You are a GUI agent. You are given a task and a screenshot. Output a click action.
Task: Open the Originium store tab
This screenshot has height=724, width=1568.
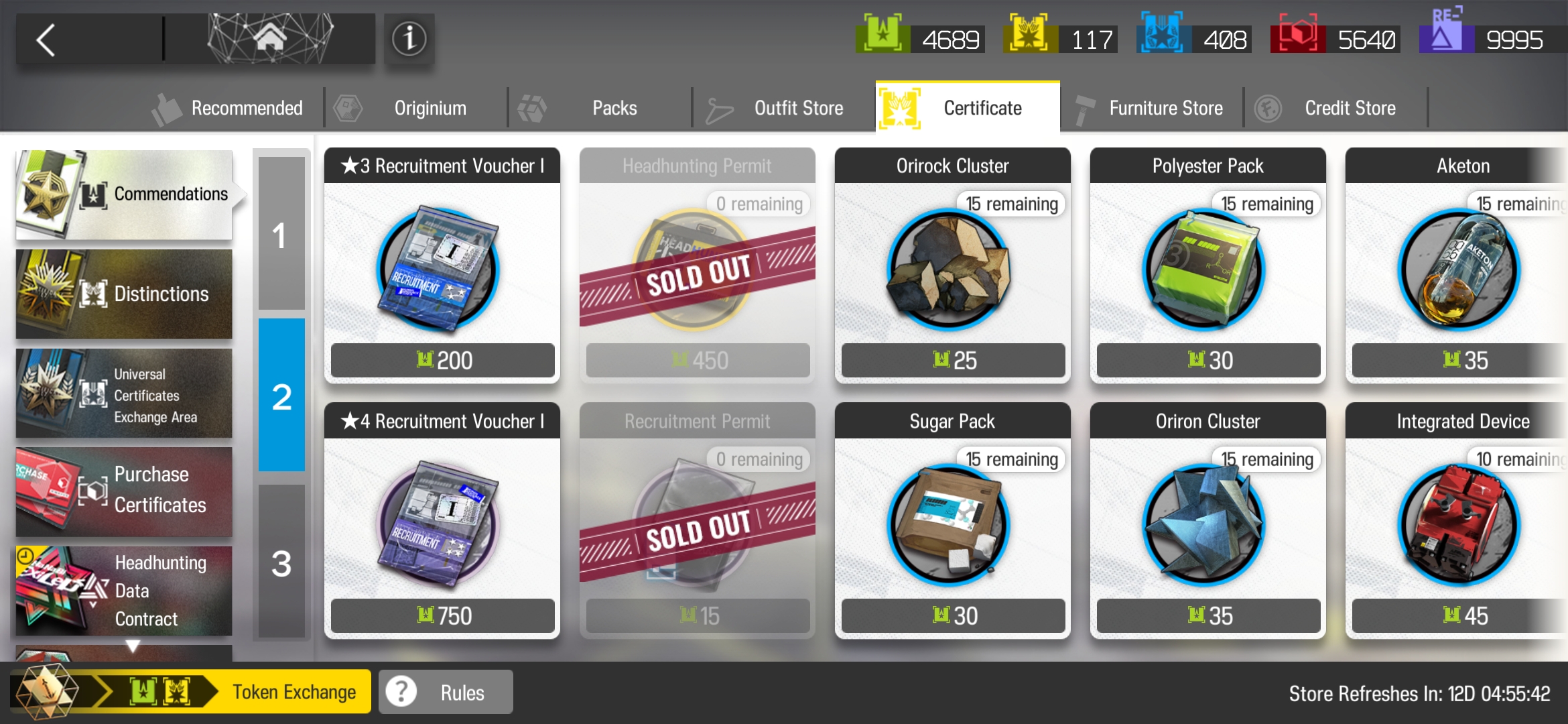tap(415, 108)
